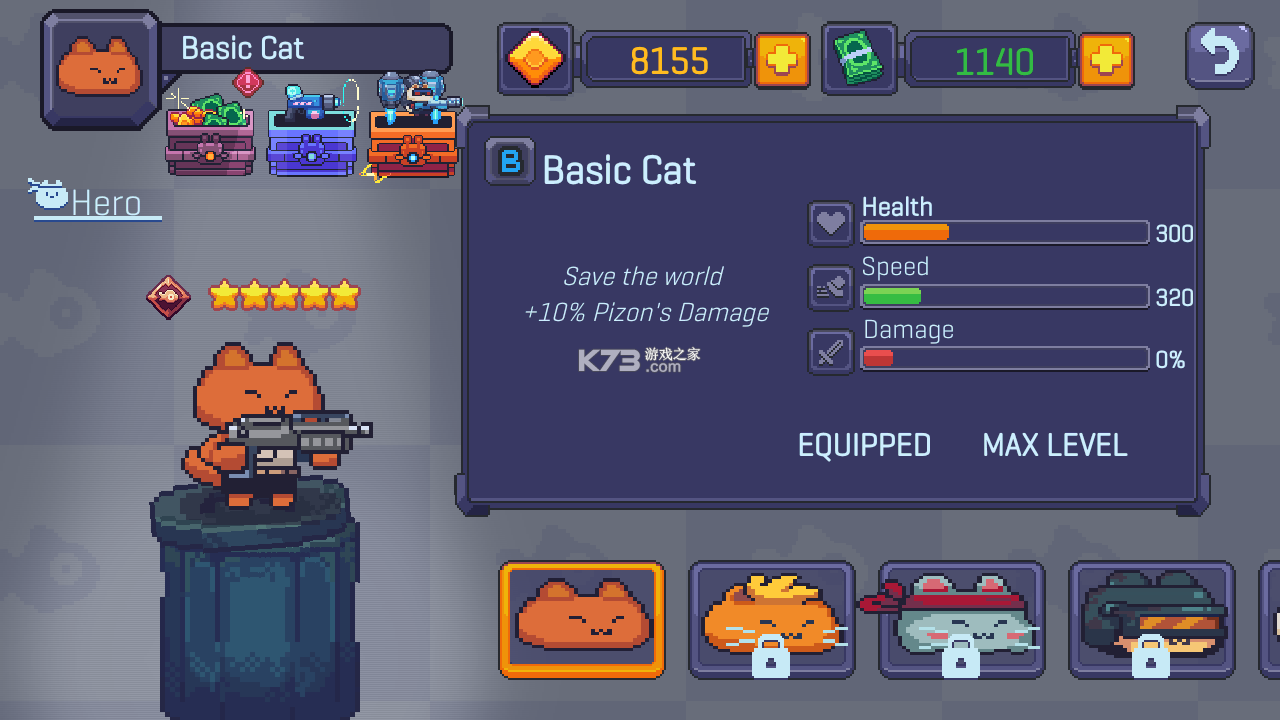Select the locked cat wearing a helmet
The image size is (1280, 720).
click(x=1151, y=620)
